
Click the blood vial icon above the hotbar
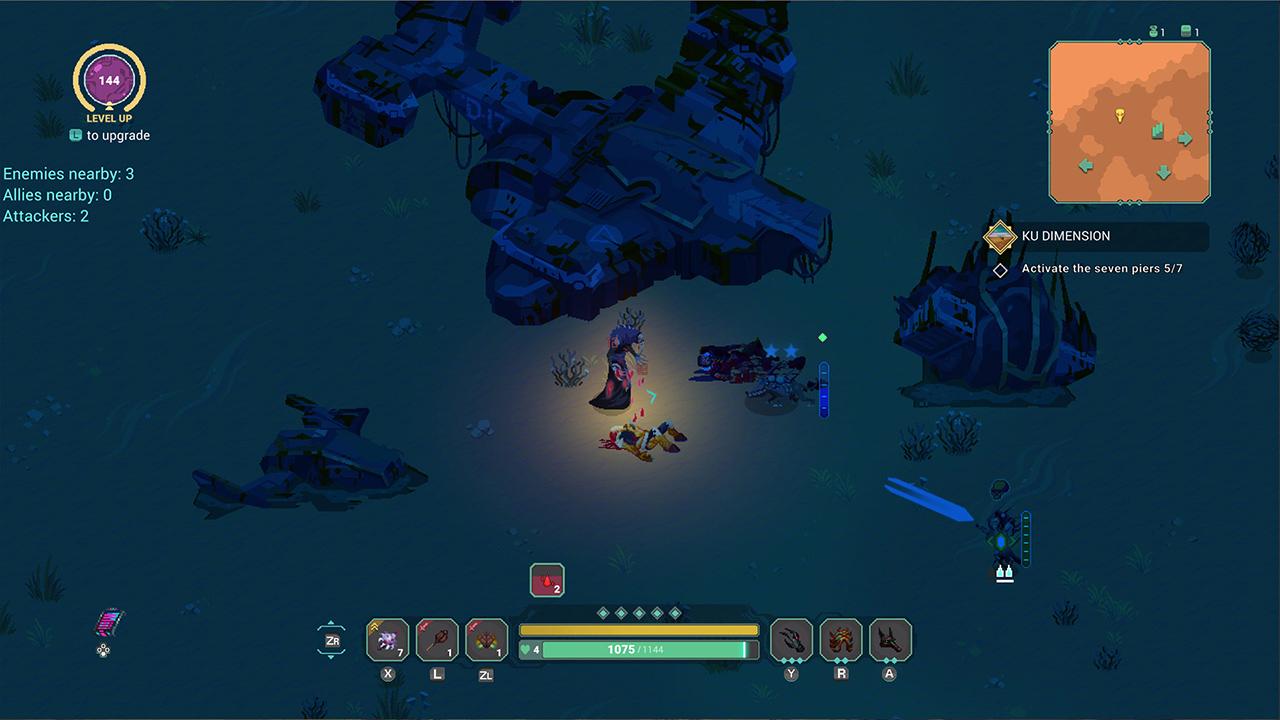[x=546, y=580]
